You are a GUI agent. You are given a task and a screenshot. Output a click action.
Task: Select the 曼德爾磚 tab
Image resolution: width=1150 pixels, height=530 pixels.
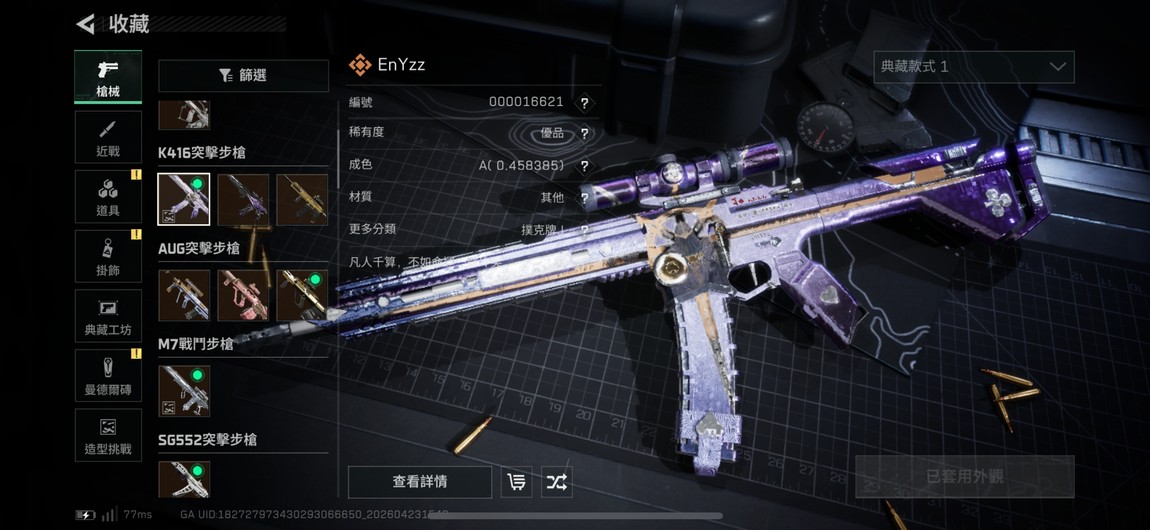coord(108,376)
